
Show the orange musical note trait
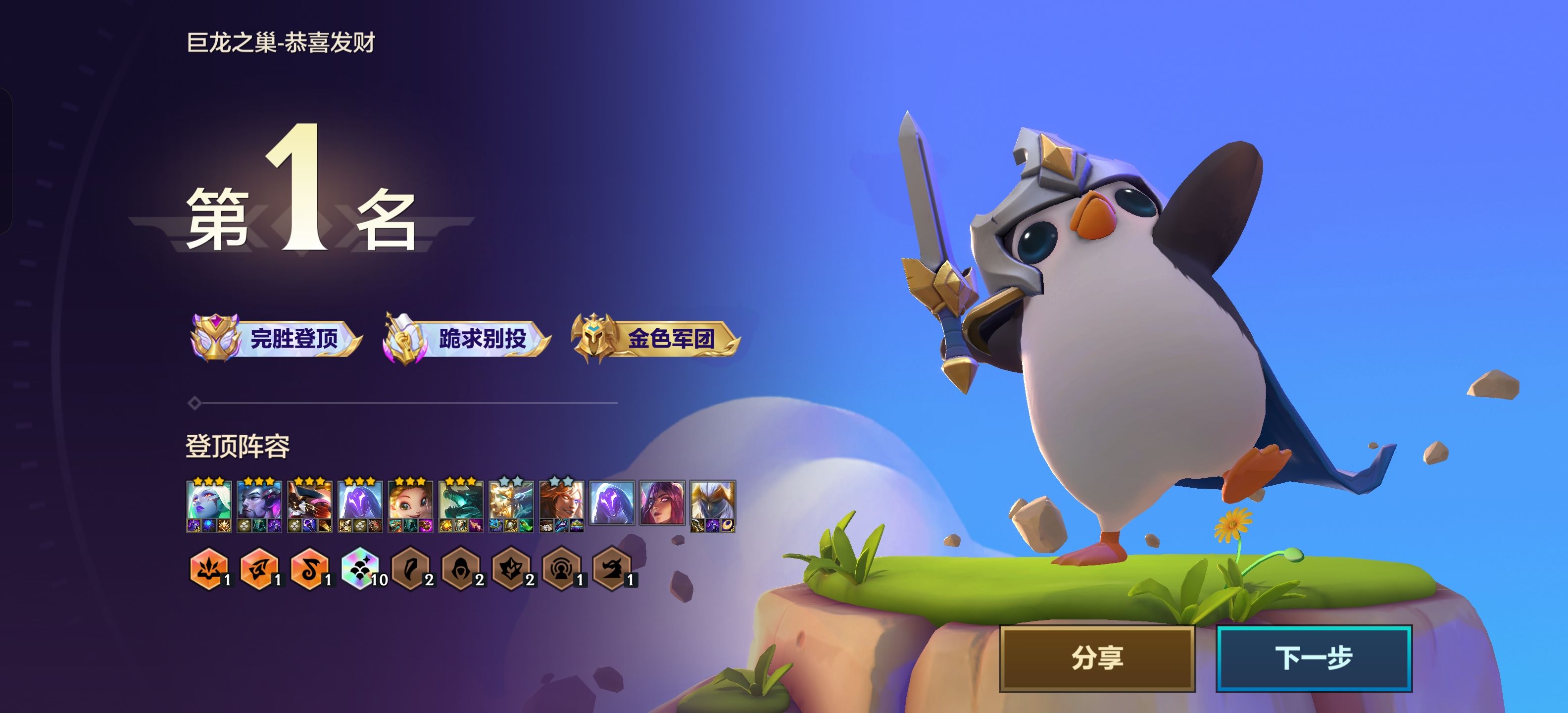point(310,569)
